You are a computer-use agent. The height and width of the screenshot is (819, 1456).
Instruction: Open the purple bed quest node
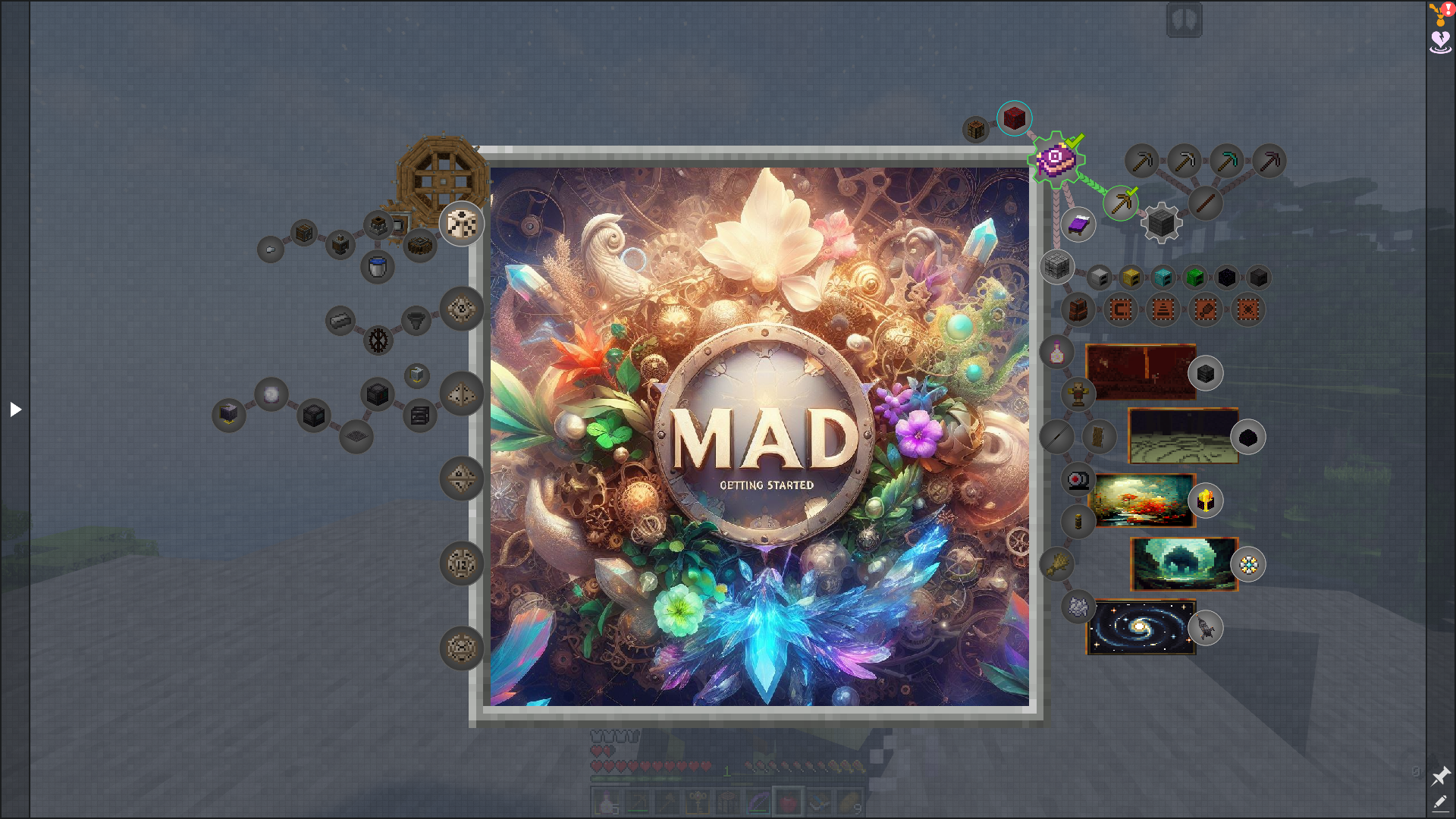[1078, 225]
